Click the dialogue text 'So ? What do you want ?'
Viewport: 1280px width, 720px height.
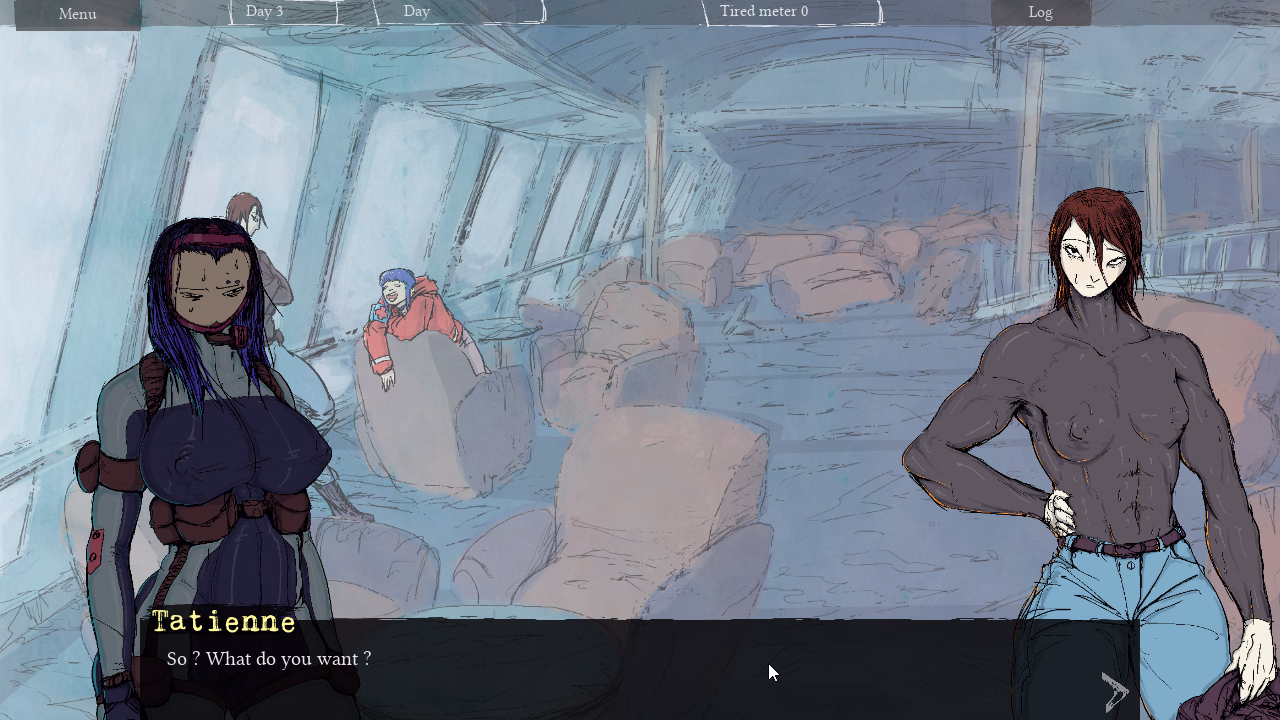pos(267,659)
